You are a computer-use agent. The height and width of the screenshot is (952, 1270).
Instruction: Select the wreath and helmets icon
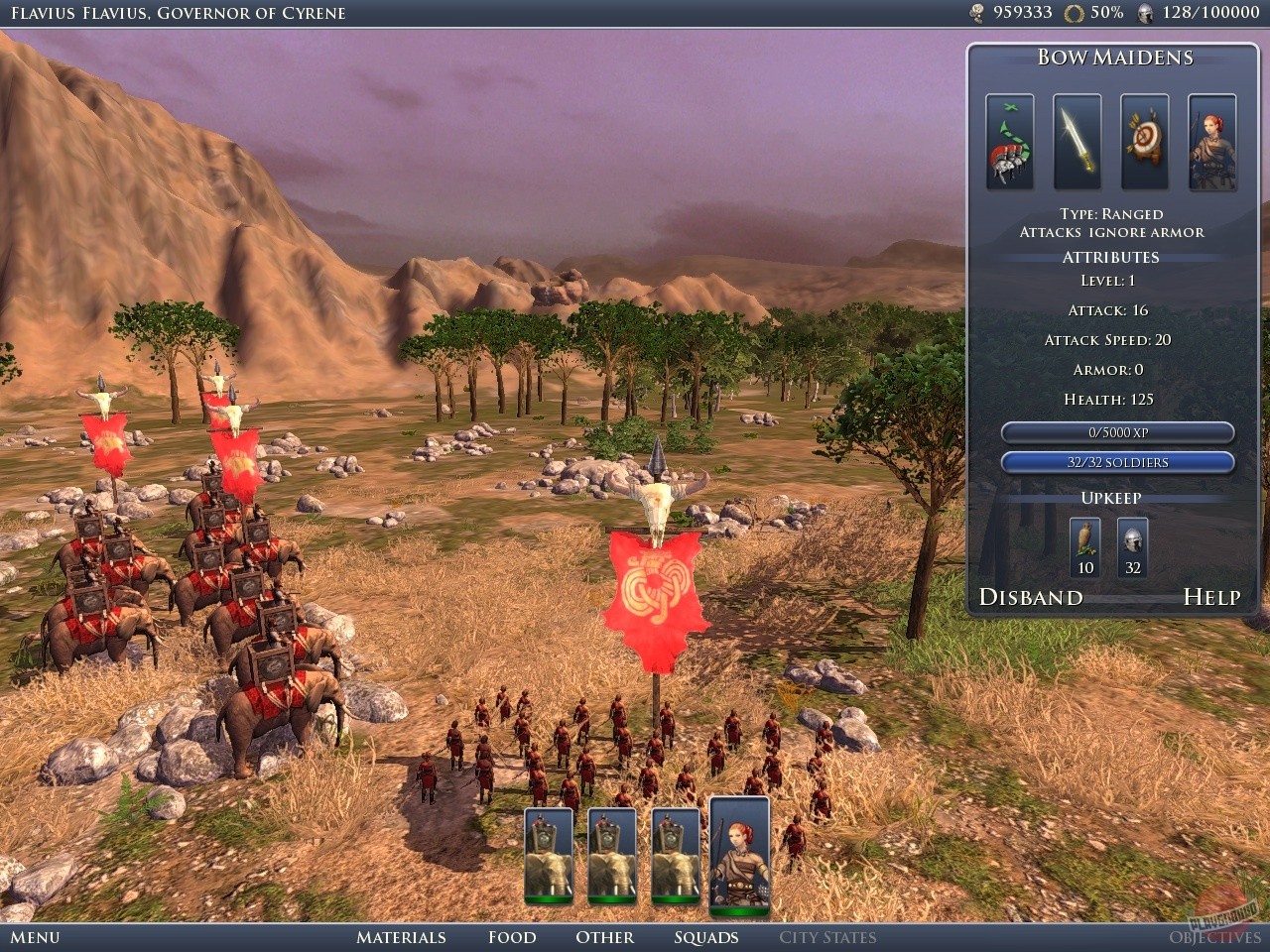click(x=1009, y=142)
